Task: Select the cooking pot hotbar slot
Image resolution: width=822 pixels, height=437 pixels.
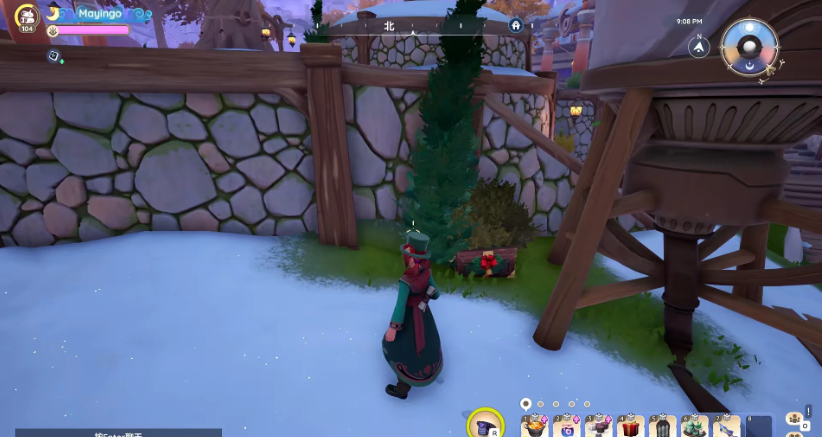Action: (535, 427)
